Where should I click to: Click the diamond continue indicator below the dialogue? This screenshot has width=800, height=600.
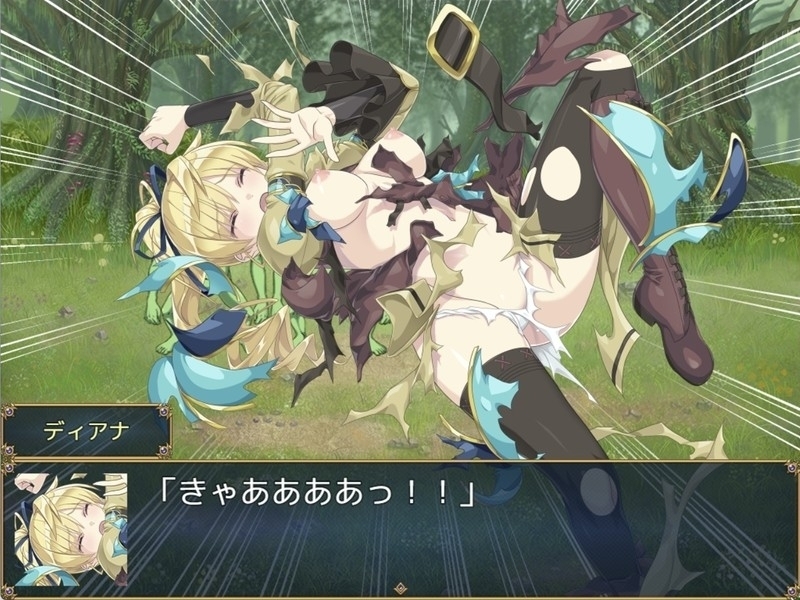click(x=400, y=590)
